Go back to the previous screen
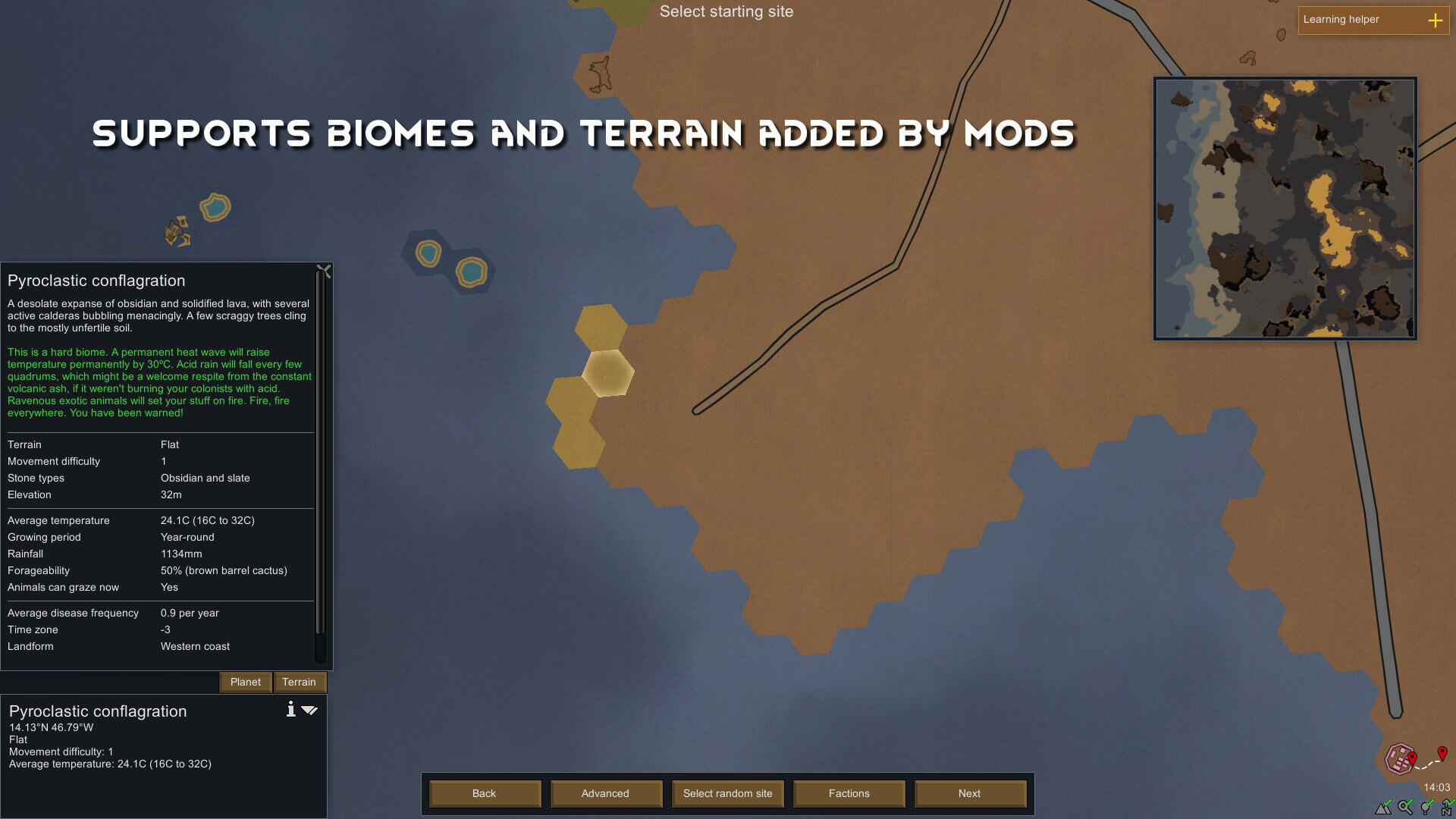The height and width of the screenshot is (819, 1456). tap(484, 793)
